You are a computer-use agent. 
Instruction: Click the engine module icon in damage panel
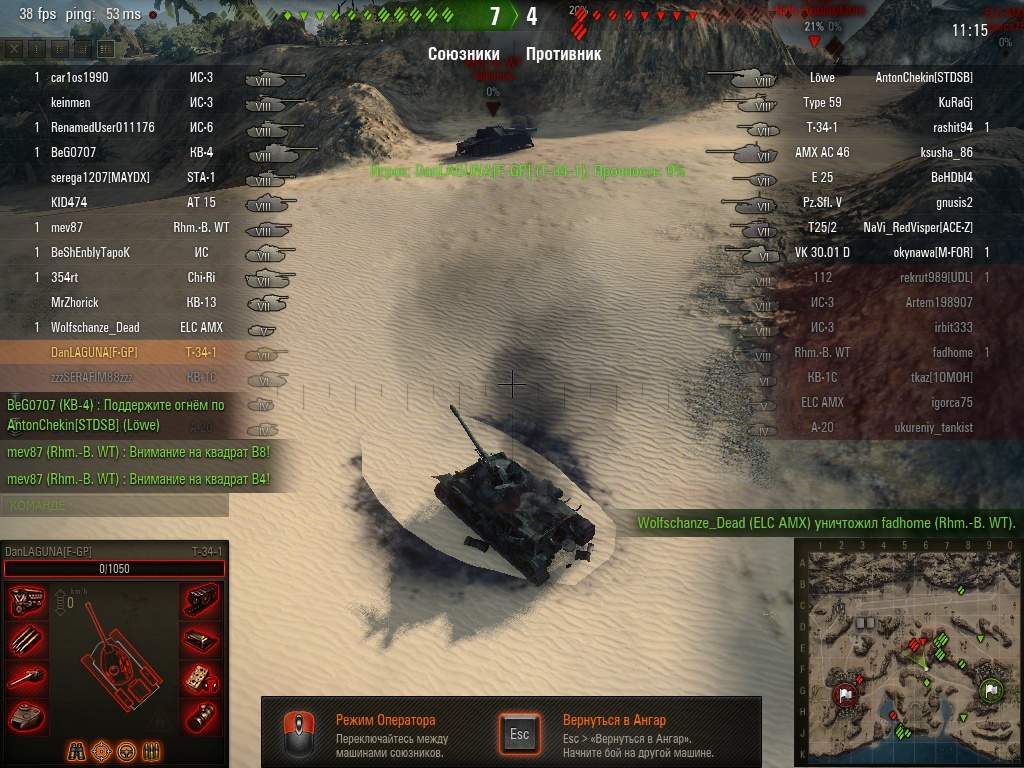(x=27, y=601)
